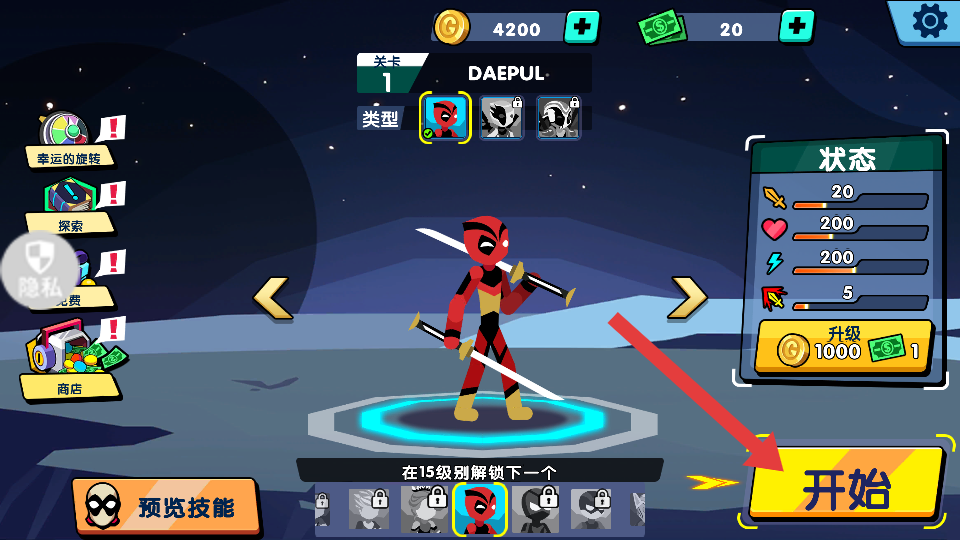The height and width of the screenshot is (540, 960).
Task: Start the game with the 开始 button
Action: [x=846, y=485]
